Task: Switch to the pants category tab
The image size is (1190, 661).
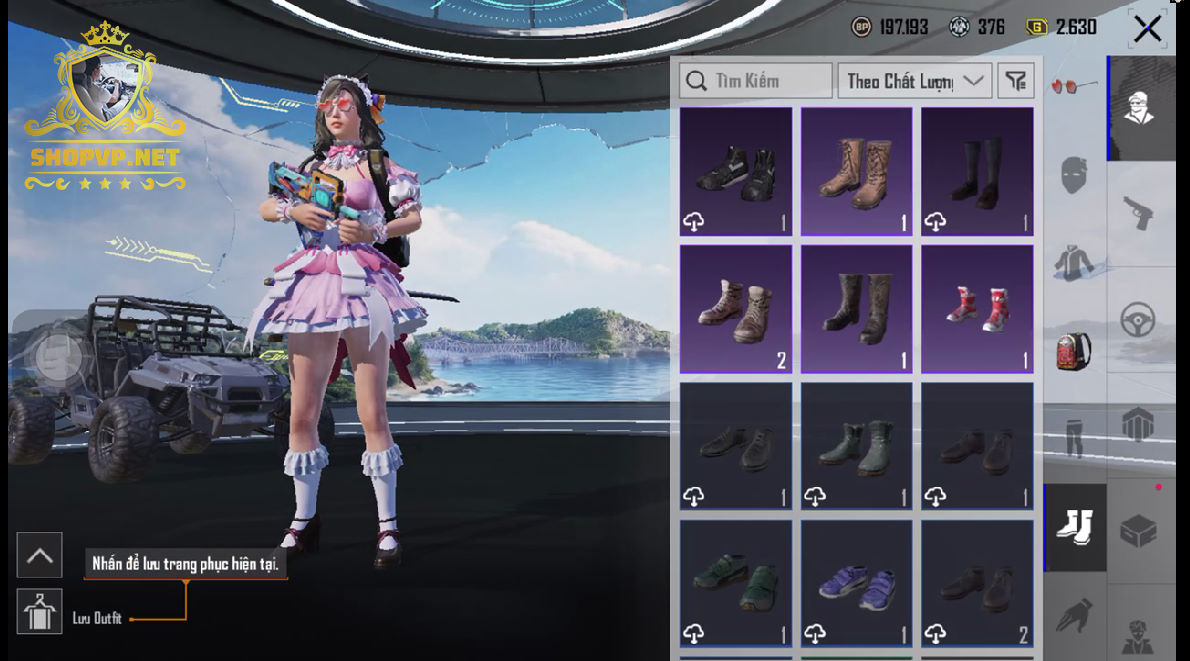Action: click(1074, 438)
